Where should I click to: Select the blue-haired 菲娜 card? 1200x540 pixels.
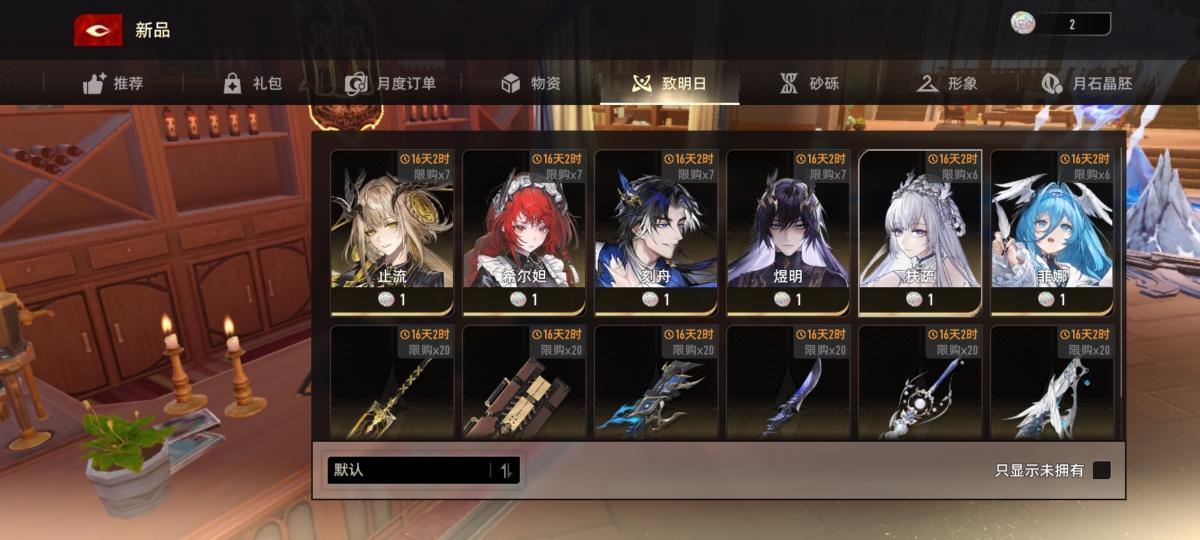(x=1052, y=232)
